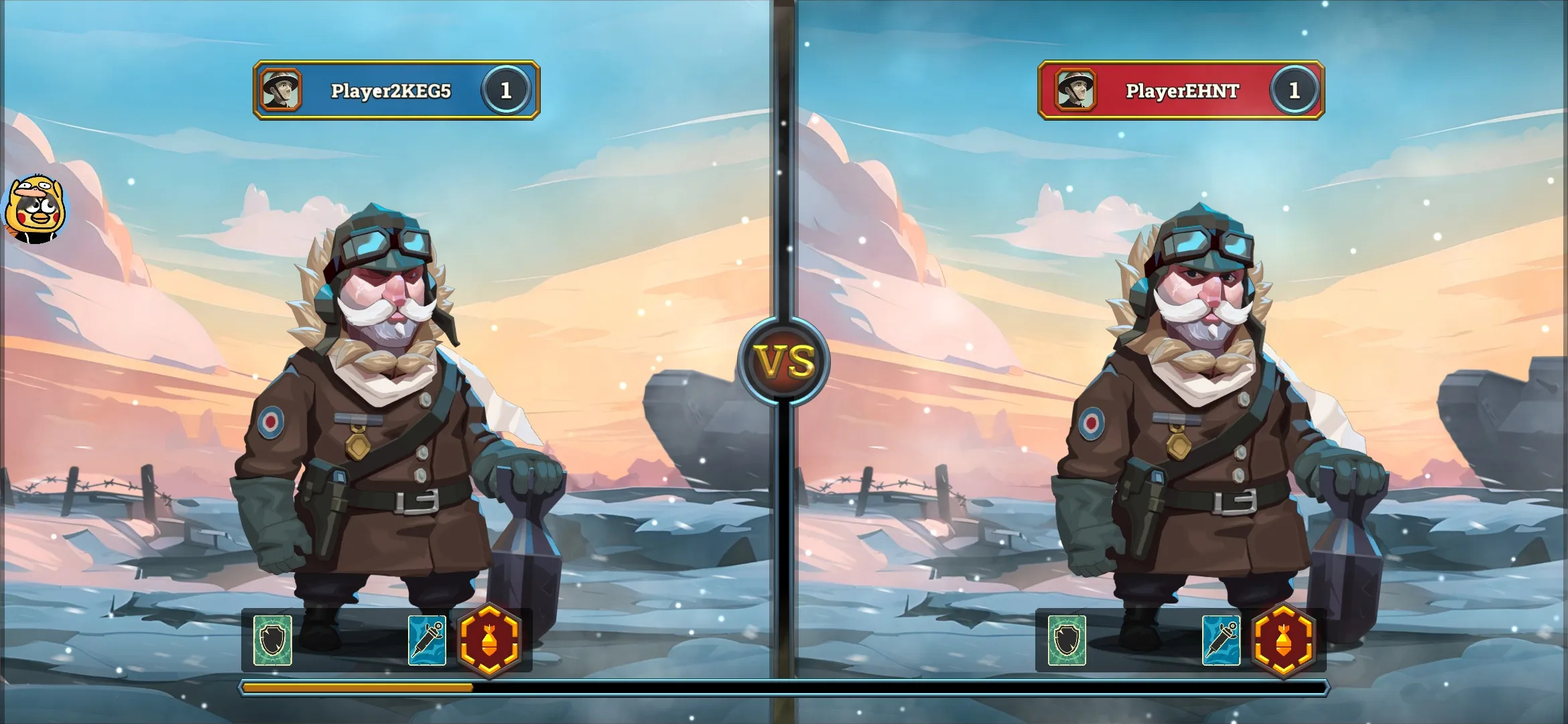Click PlayerEHNT's soldier avatar portrait
The height and width of the screenshot is (724, 1568).
(x=1075, y=90)
